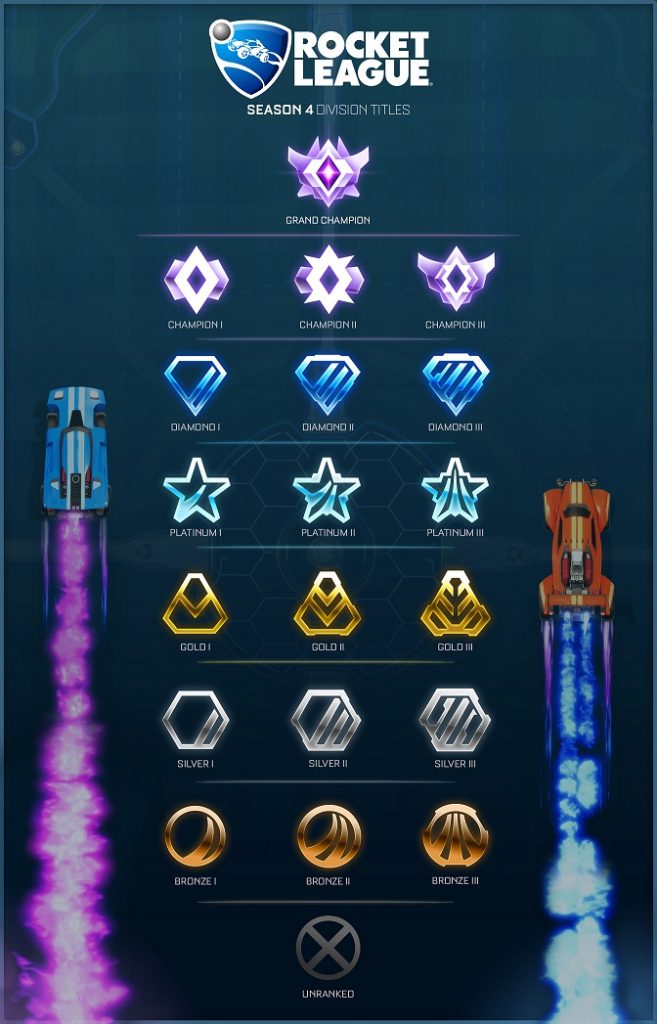
Task: Select the Diamond II rank icon
Action: [x=327, y=385]
